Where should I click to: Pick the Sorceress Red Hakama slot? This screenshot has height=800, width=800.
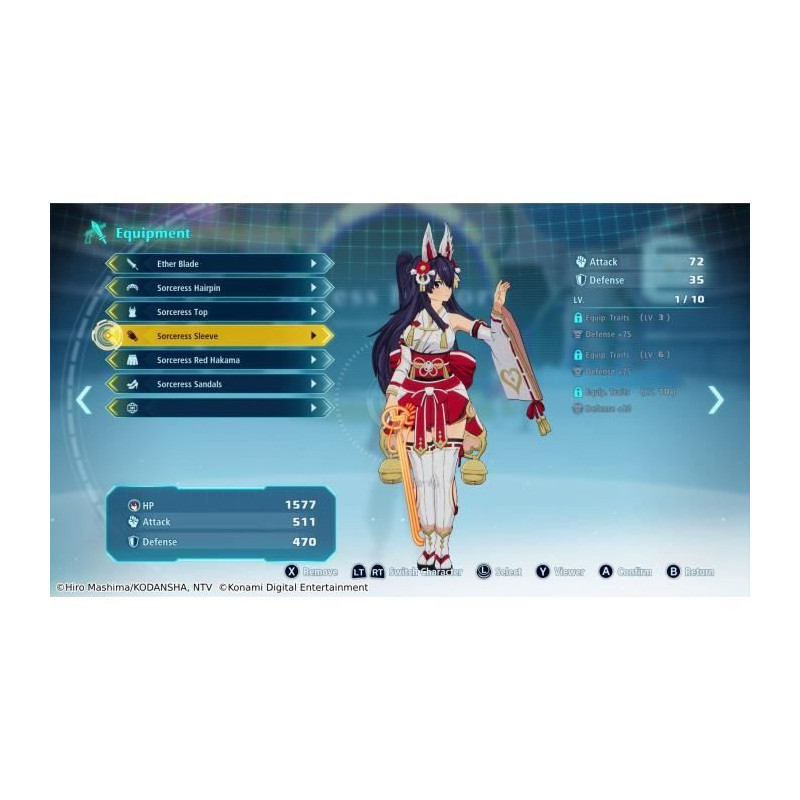point(220,360)
